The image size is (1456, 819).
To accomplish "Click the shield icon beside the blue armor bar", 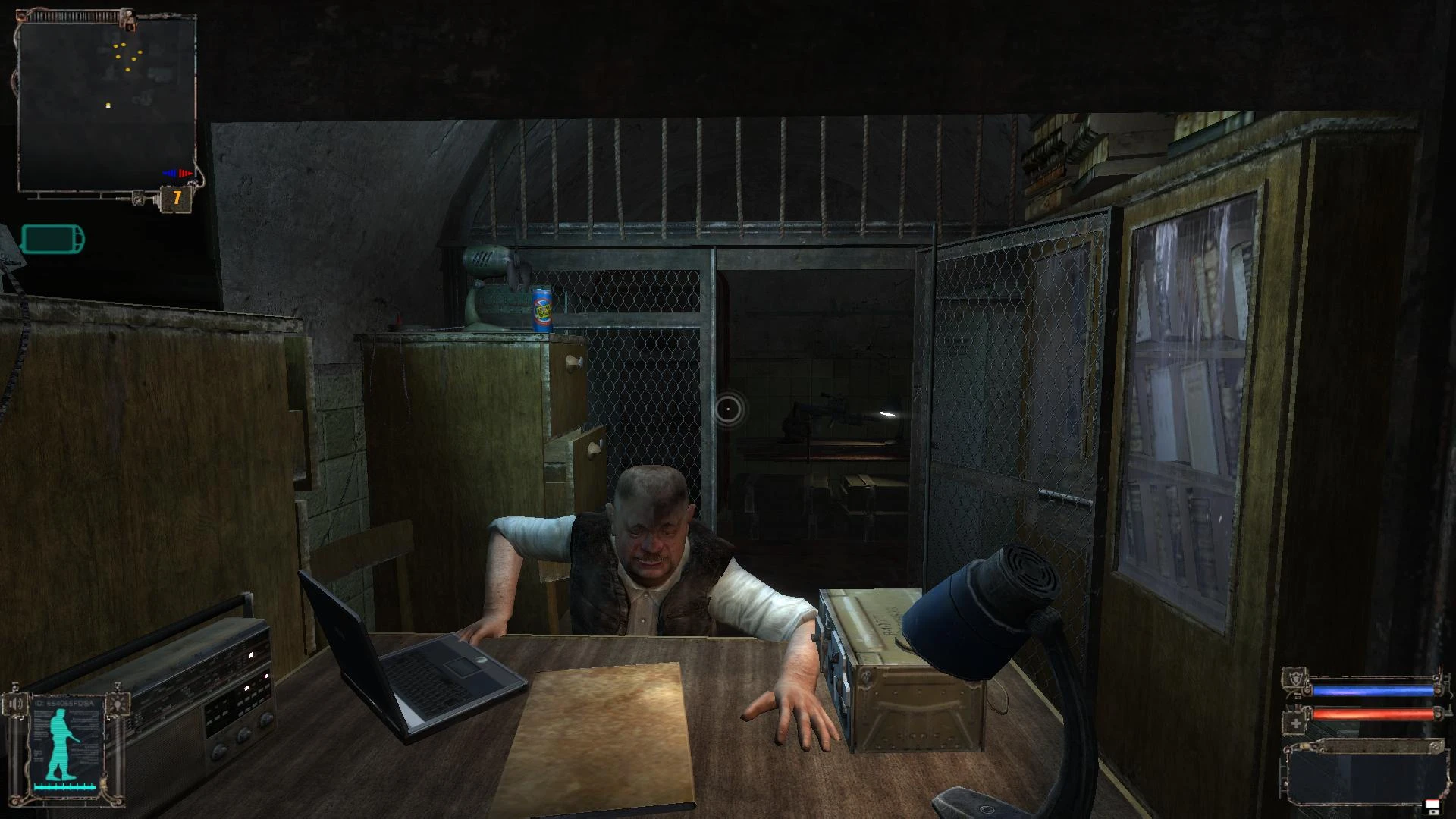I will click(1294, 678).
